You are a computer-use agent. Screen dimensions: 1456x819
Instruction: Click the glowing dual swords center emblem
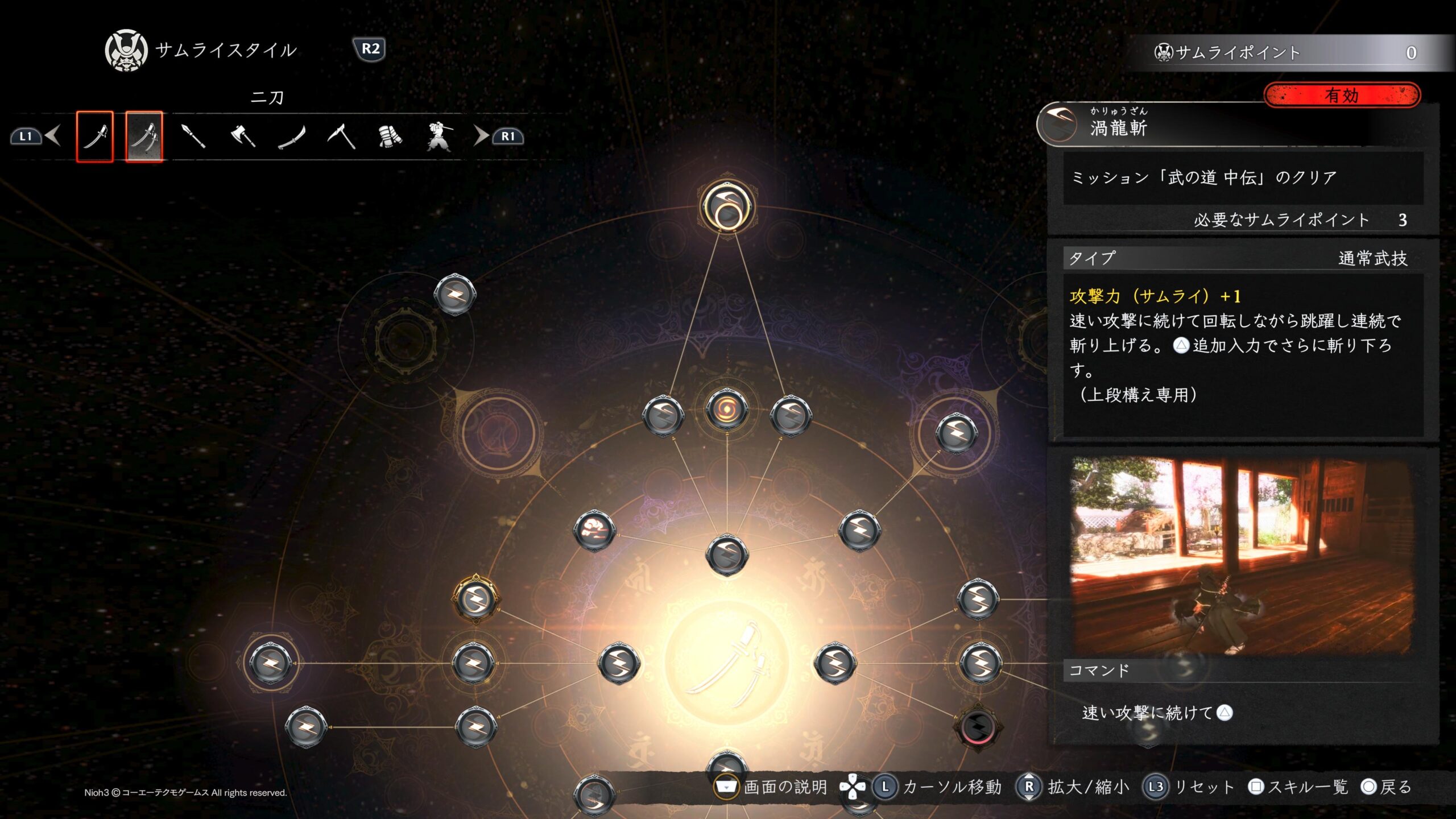(727, 663)
